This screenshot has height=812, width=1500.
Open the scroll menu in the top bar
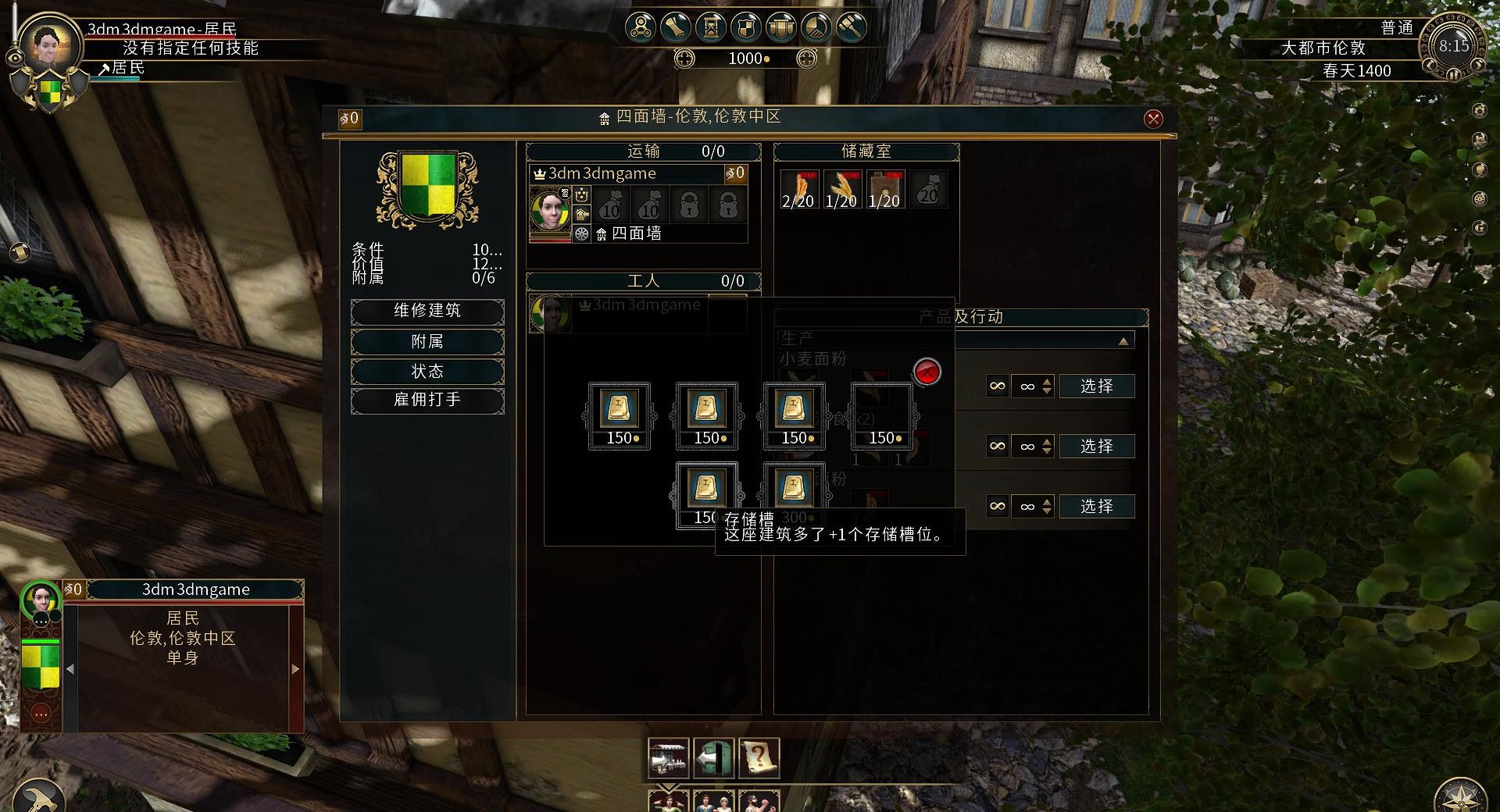(676, 27)
